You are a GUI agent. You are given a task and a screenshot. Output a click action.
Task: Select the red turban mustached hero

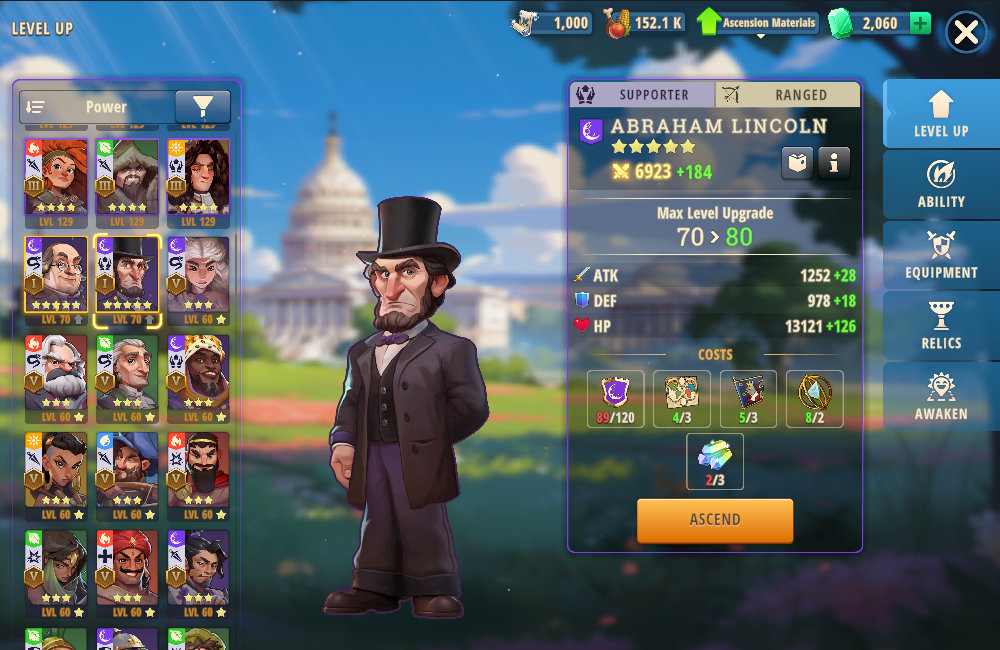point(127,568)
